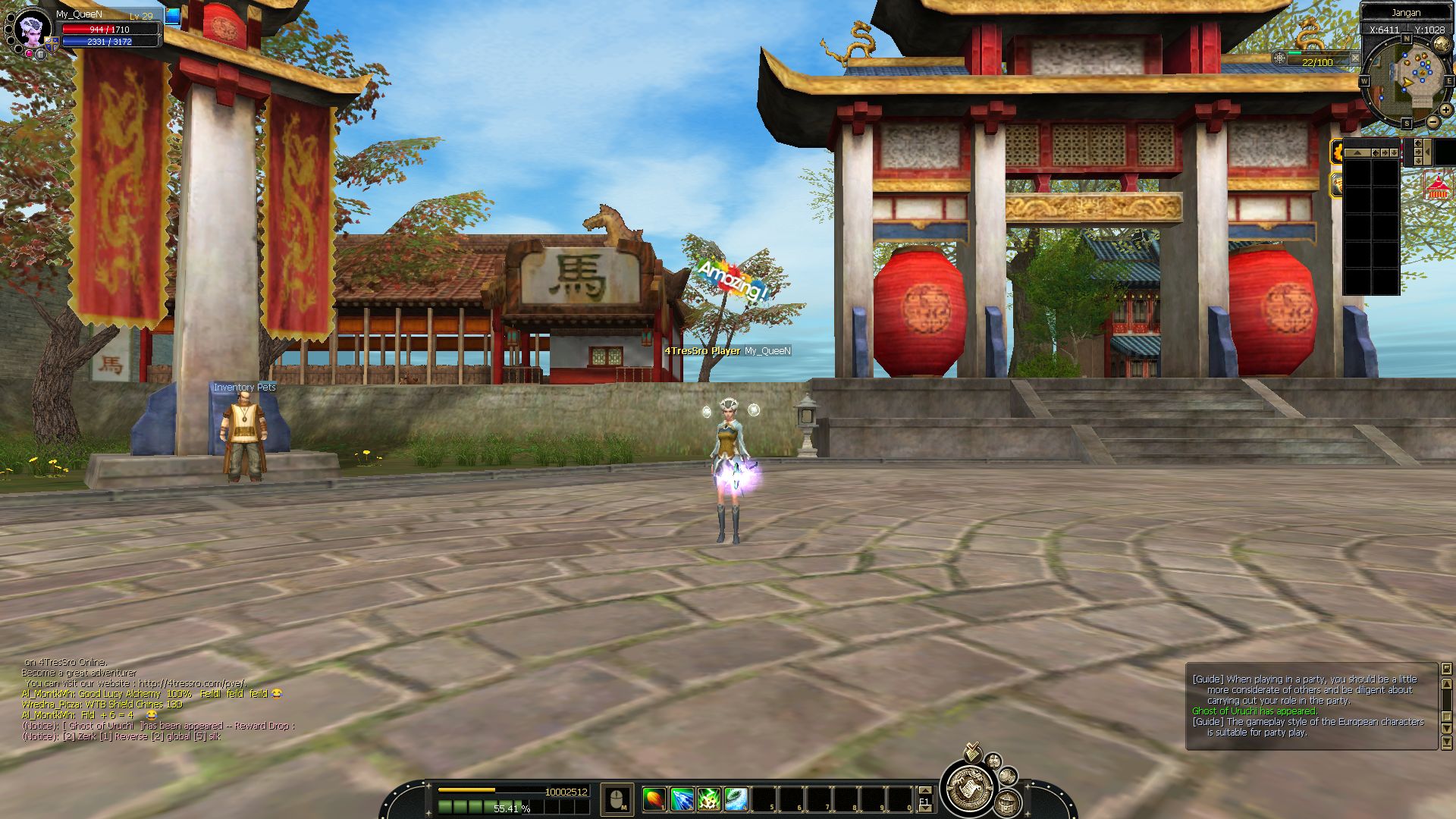Click the mouse mode toggle icon
The height and width of the screenshot is (819, 1456).
tap(617, 799)
